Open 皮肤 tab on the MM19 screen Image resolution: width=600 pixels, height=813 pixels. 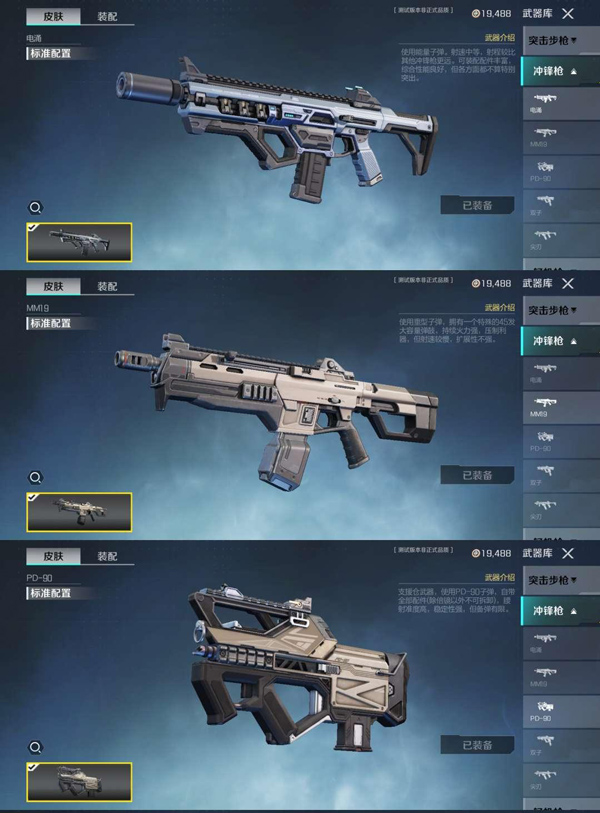click(53, 286)
